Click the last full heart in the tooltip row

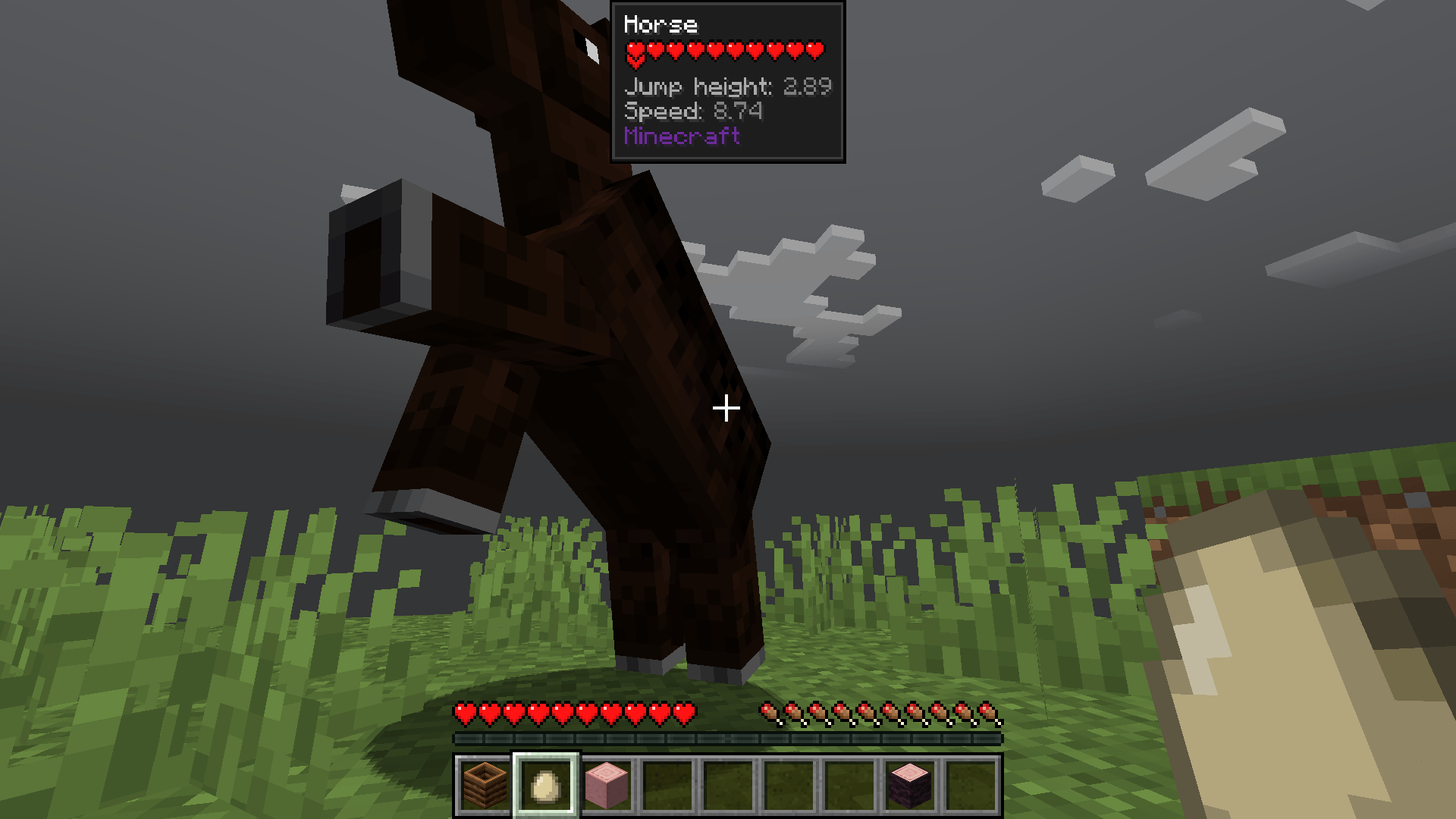coord(815,50)
